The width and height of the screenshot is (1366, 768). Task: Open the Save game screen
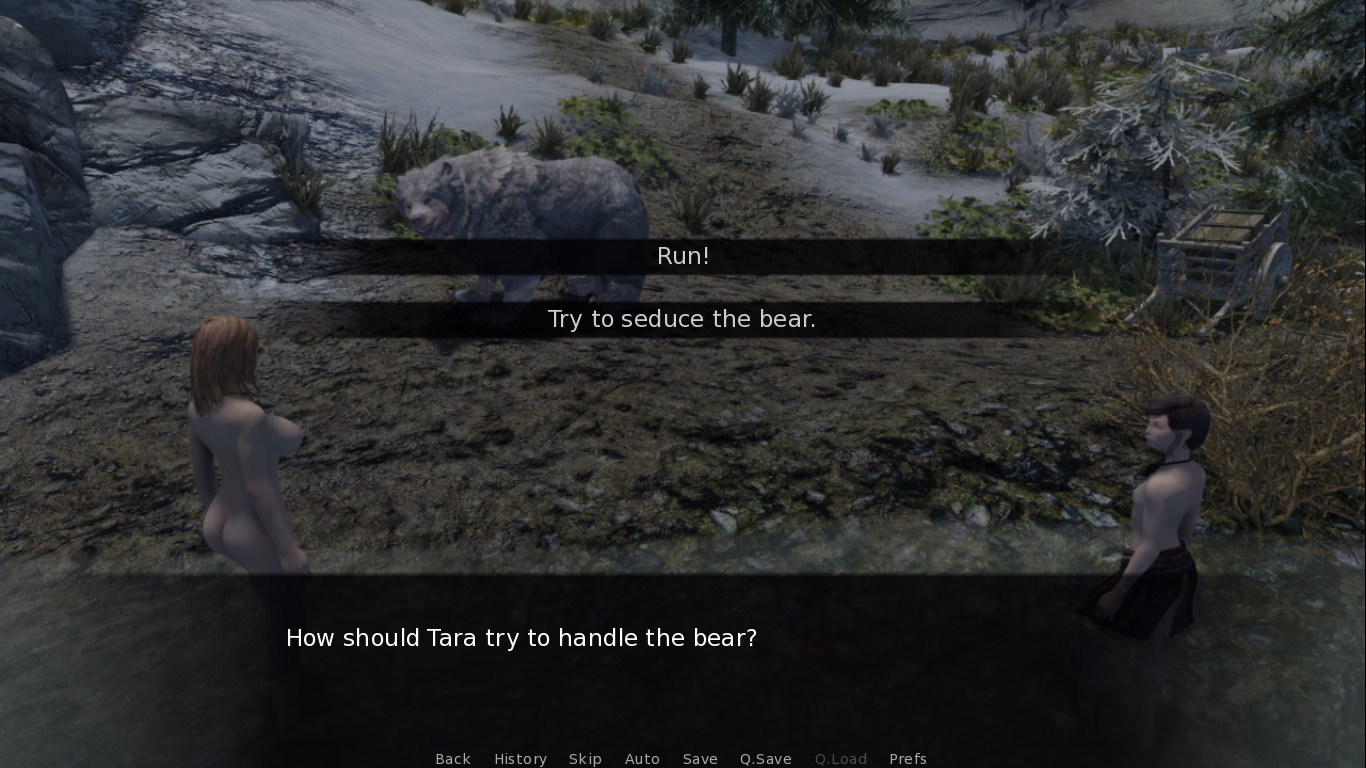pyautogui.click(x=700, y=759)
